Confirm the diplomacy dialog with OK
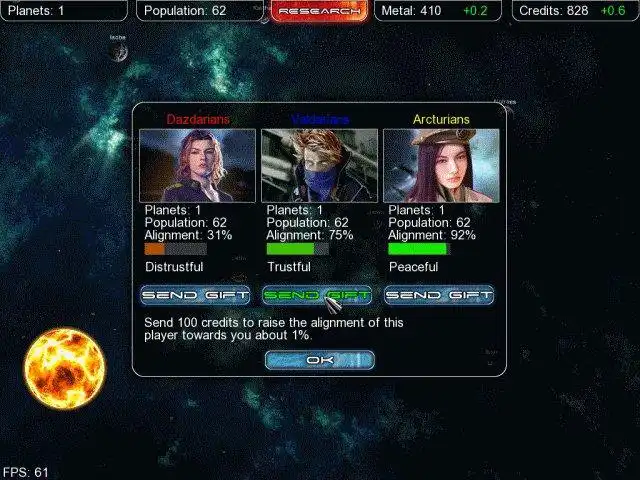This screenshot has height=480, width=640. point(319,360)
